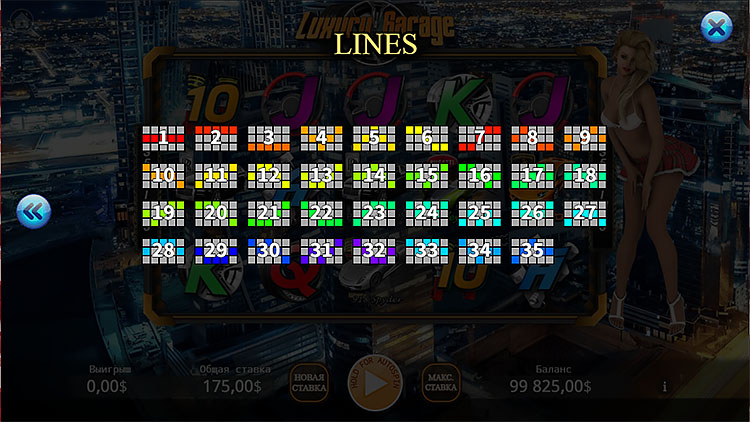Close the Lines paytable overlay
Viewport: 750px width, 422px height.
(x=716, y=28)
